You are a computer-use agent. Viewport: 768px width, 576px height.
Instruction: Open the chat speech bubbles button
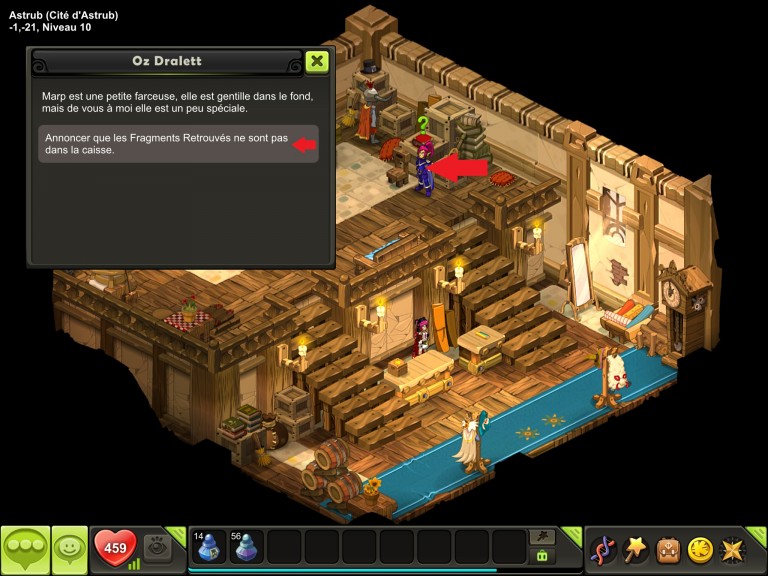click(25, 548)
